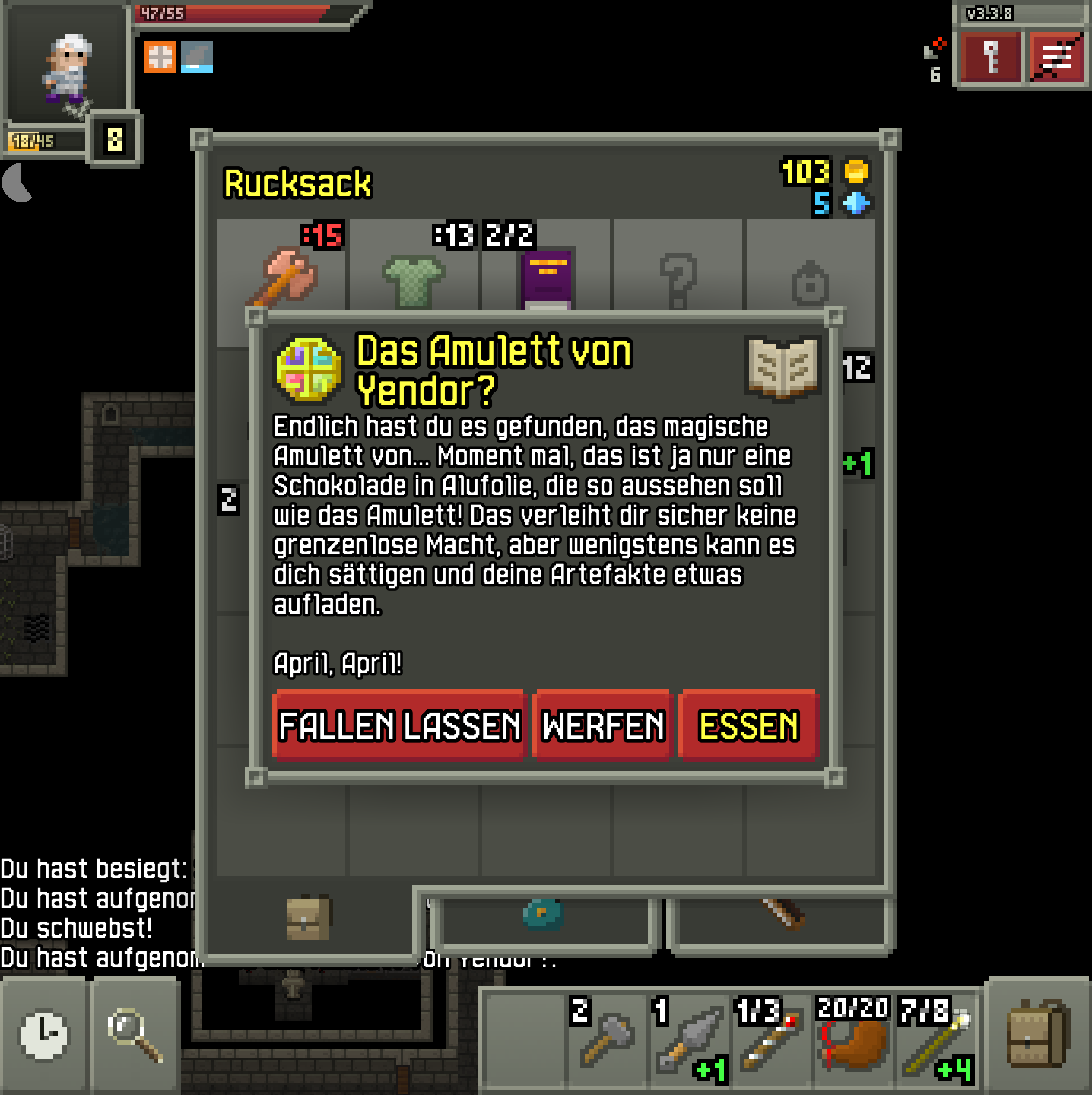
Task: Choose ESSEN to eat the chocolate amulet
Action: pyautogui.click(x=748, y=725)
